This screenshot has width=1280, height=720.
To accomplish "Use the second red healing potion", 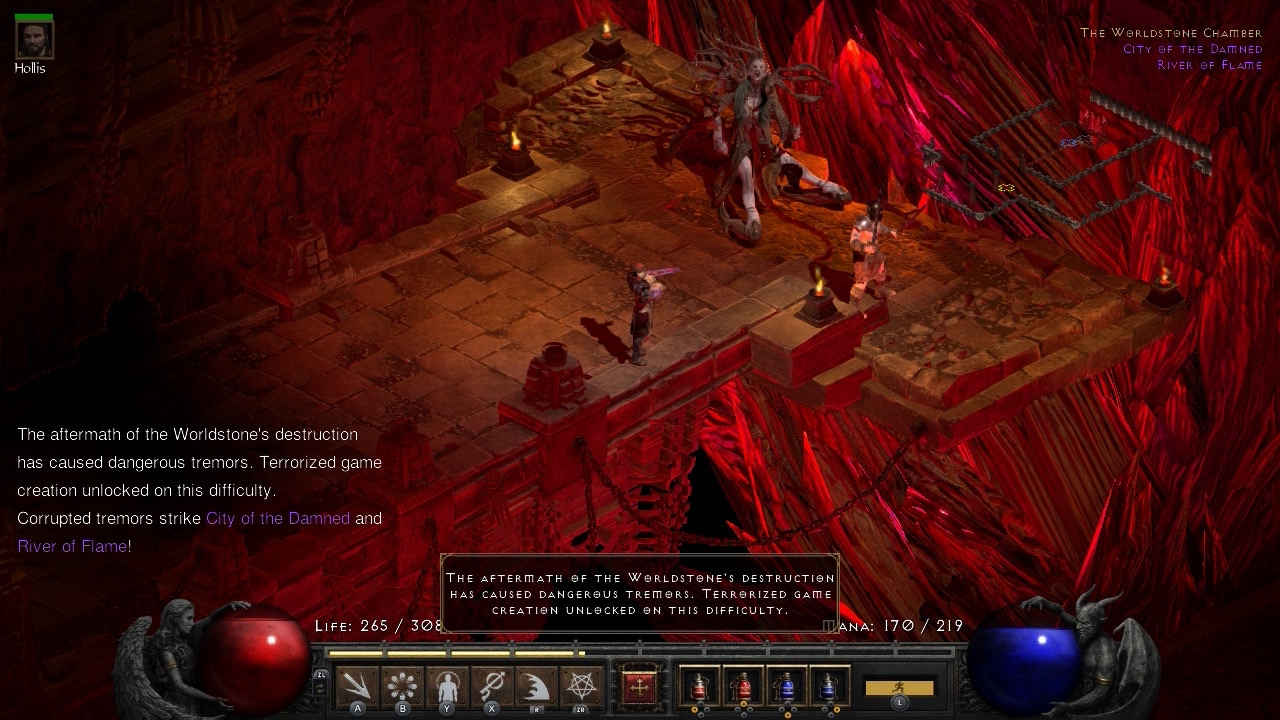I will tap(743, 687).
